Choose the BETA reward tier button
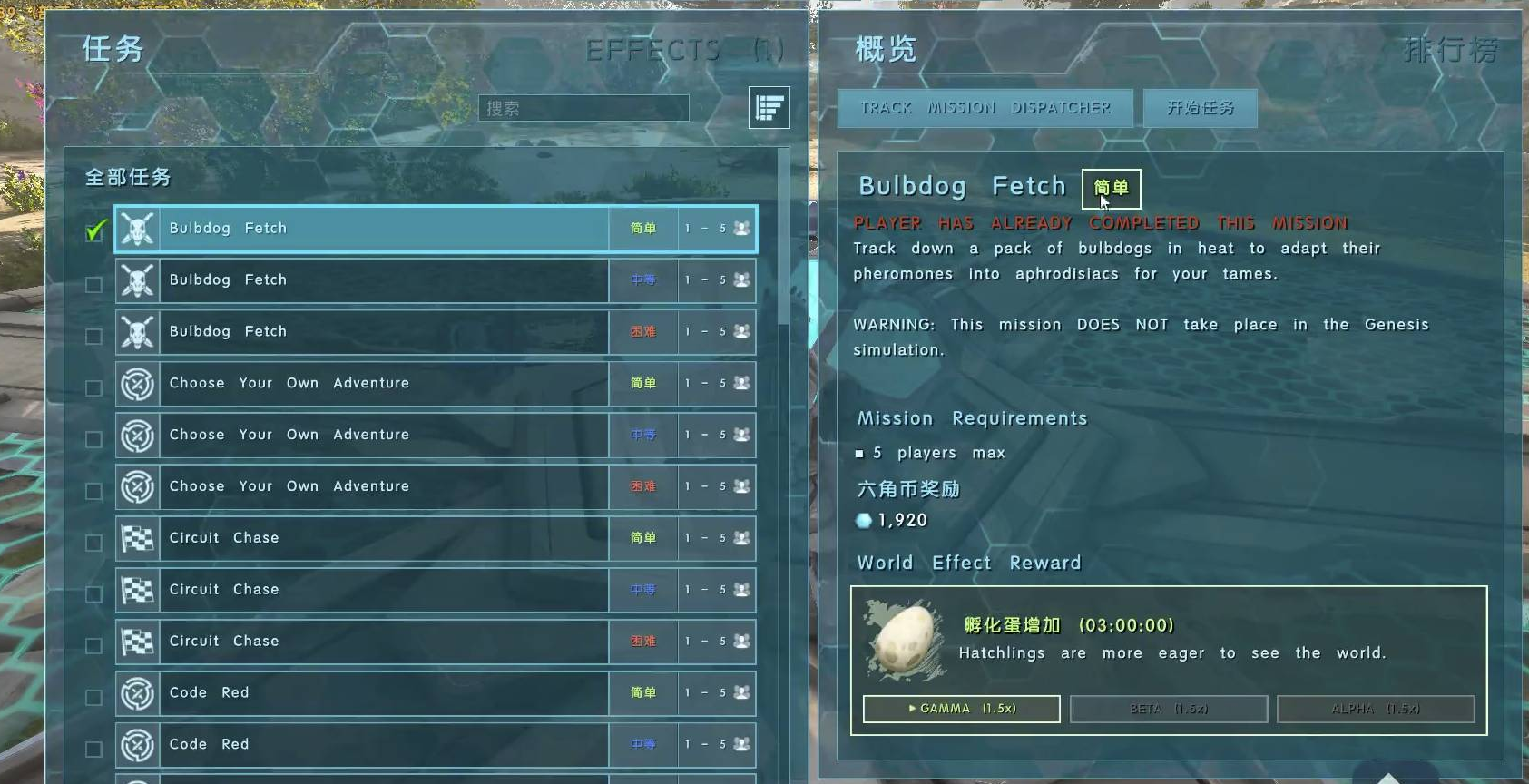Screen dimensions: 1529x784 click(x=1168, y=709)
